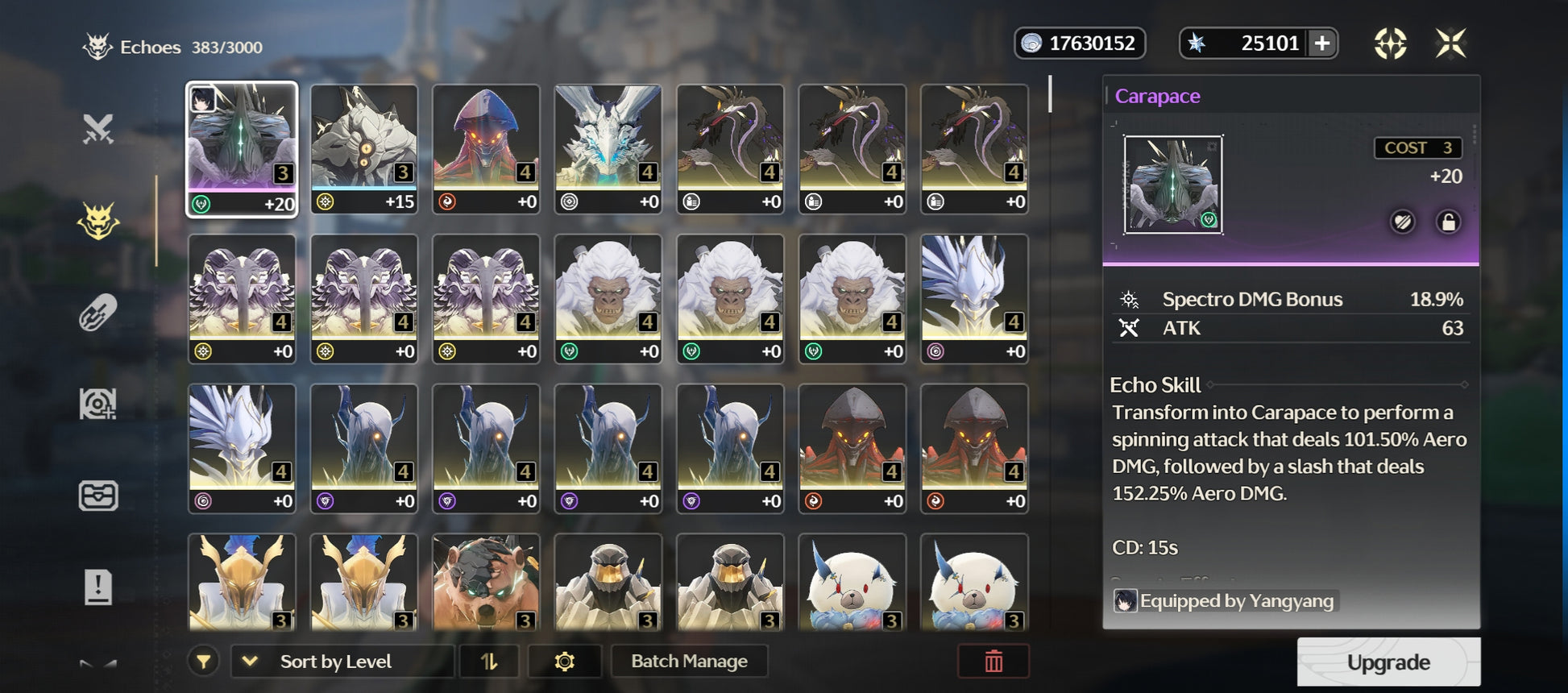The image size is (1568, 693).
Task: Select the armored bear echo
Action: pyautogui.click(x=486, y=582)
